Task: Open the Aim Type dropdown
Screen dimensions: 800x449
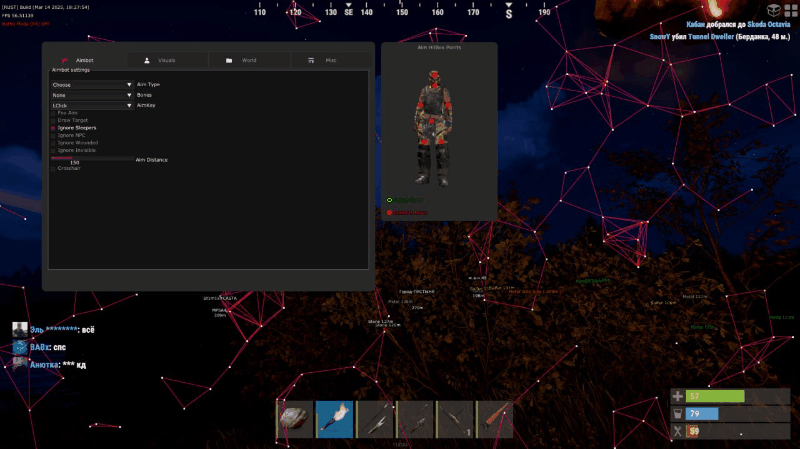Action: 92,85
